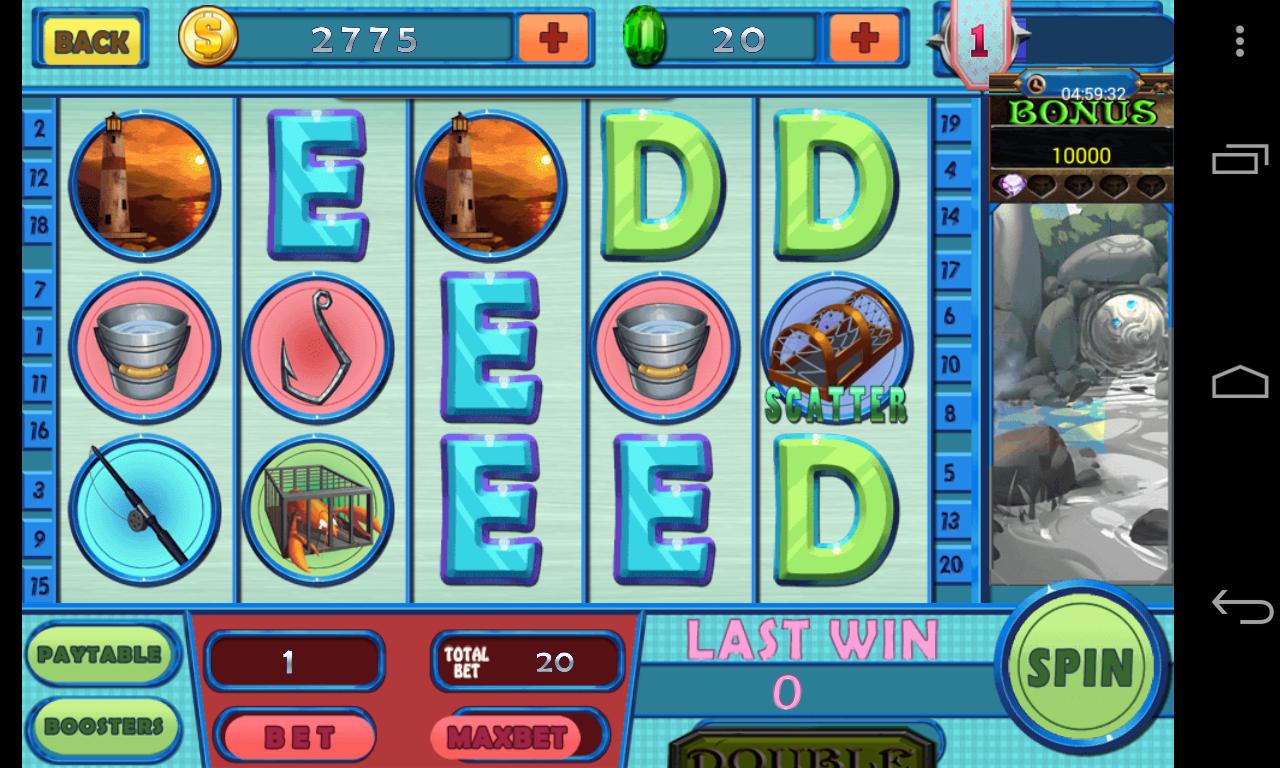This screenshot has height=768, width=1280.
Task: Open the PAYTABLE screen
Action: coord(100,653)
